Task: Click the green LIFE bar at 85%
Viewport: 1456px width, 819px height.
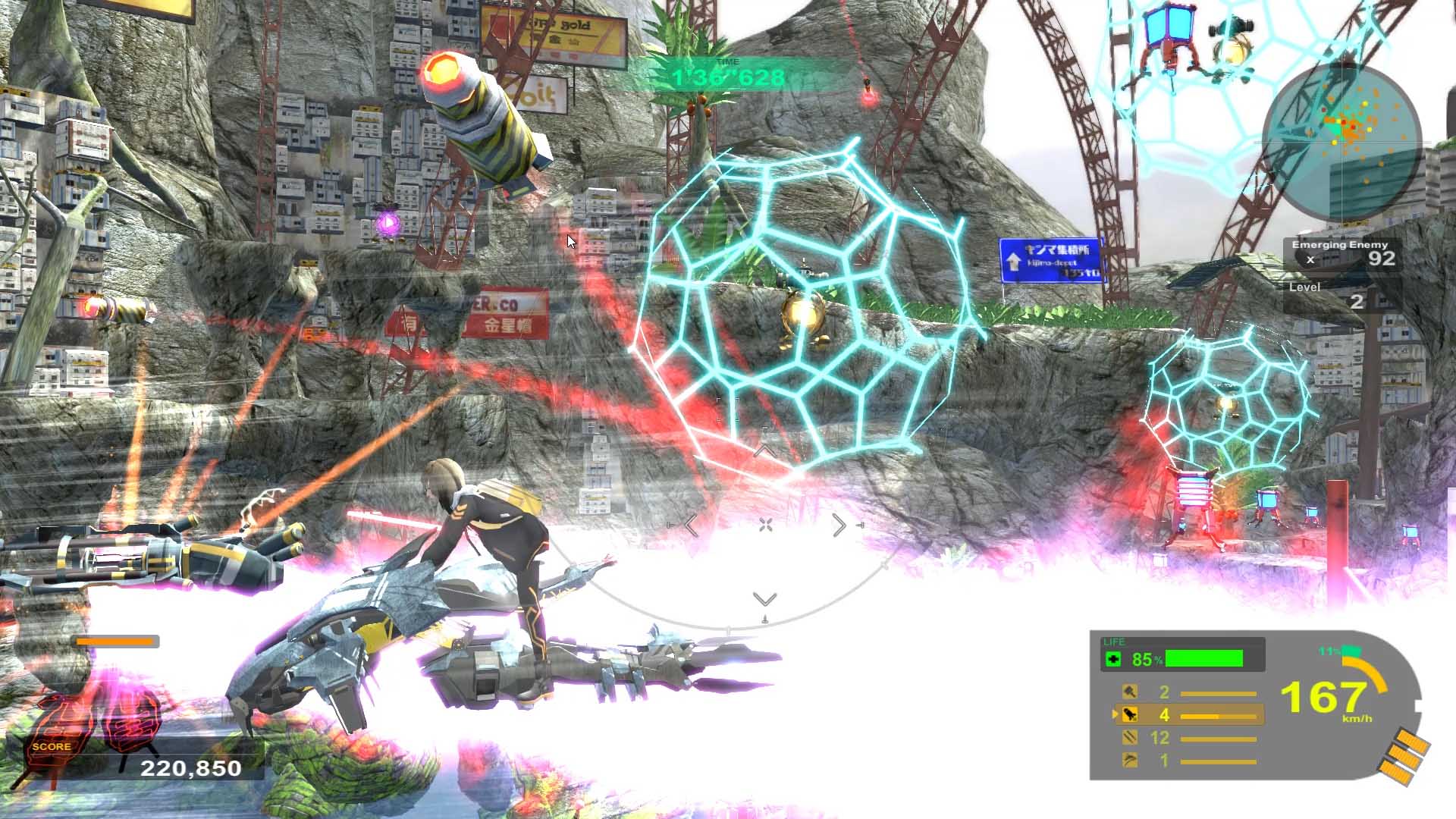Action: pos(1203,659)
